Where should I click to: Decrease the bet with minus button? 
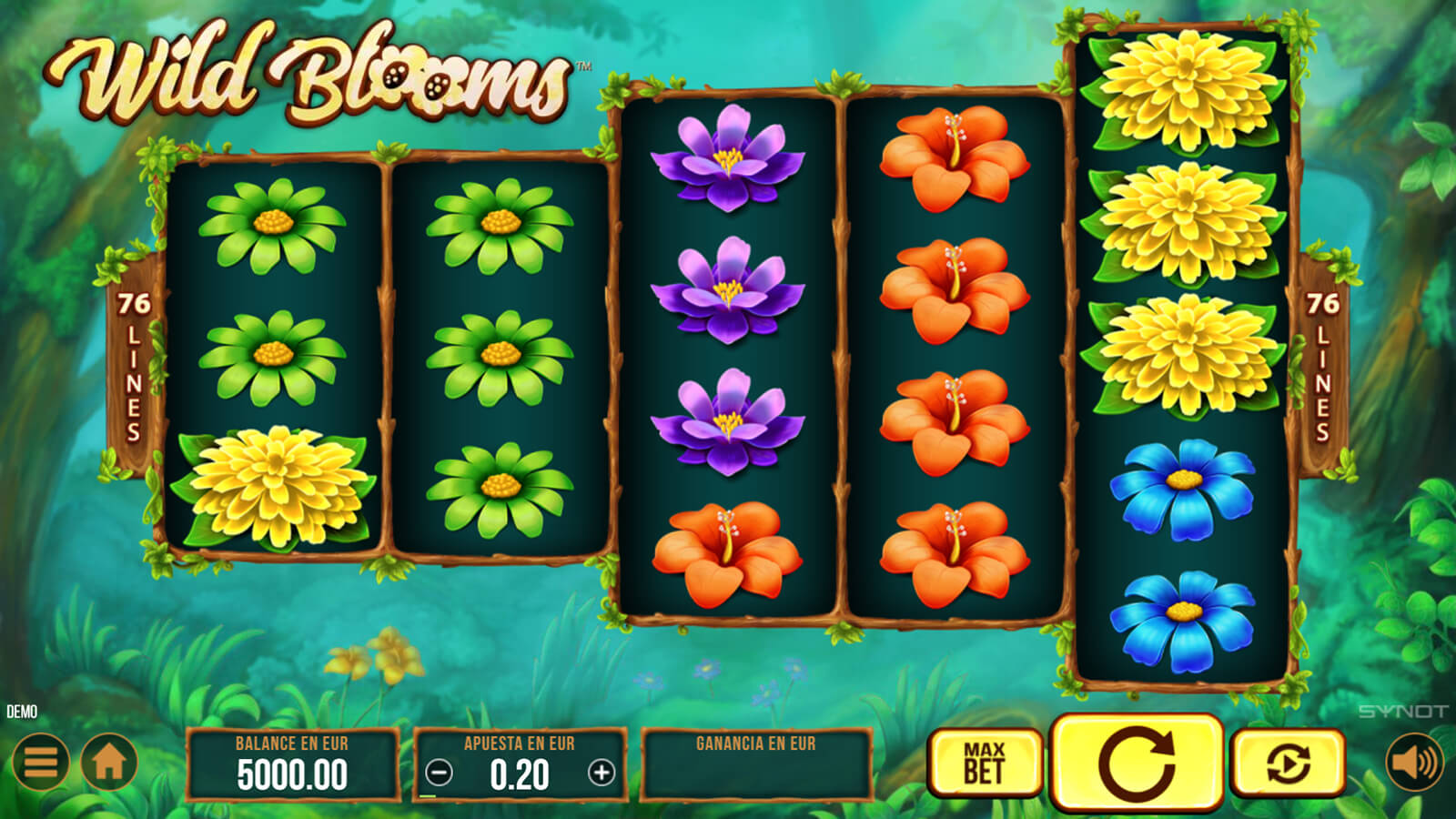[439, 773]
